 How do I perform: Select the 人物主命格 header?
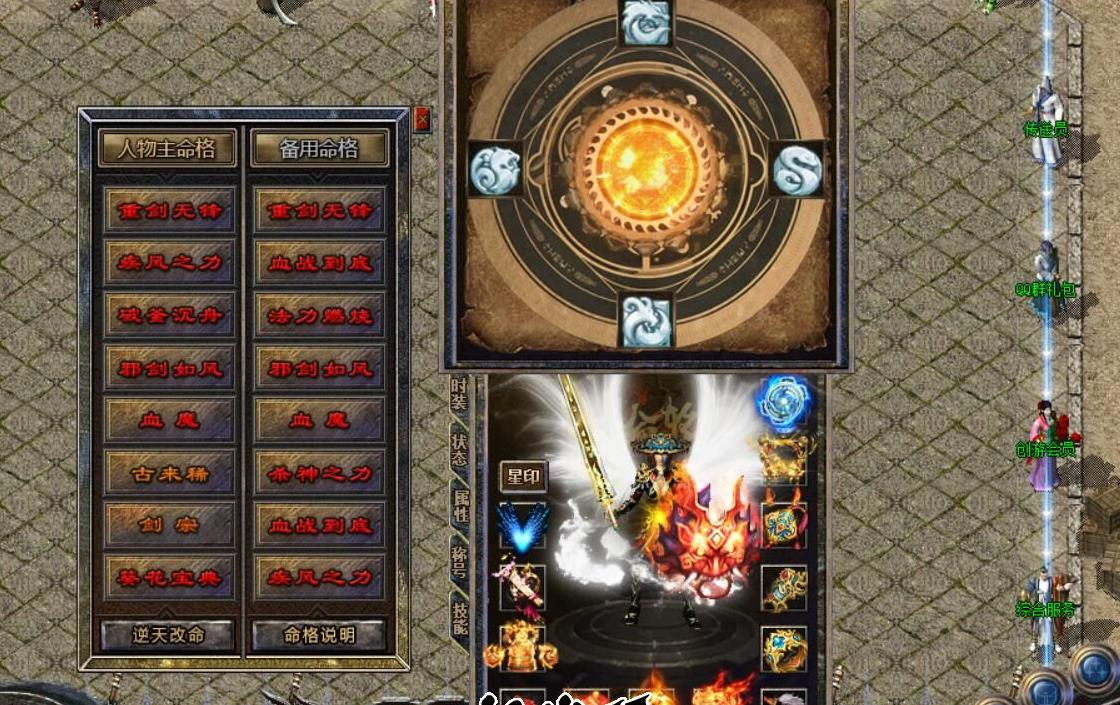coord(167,149)
